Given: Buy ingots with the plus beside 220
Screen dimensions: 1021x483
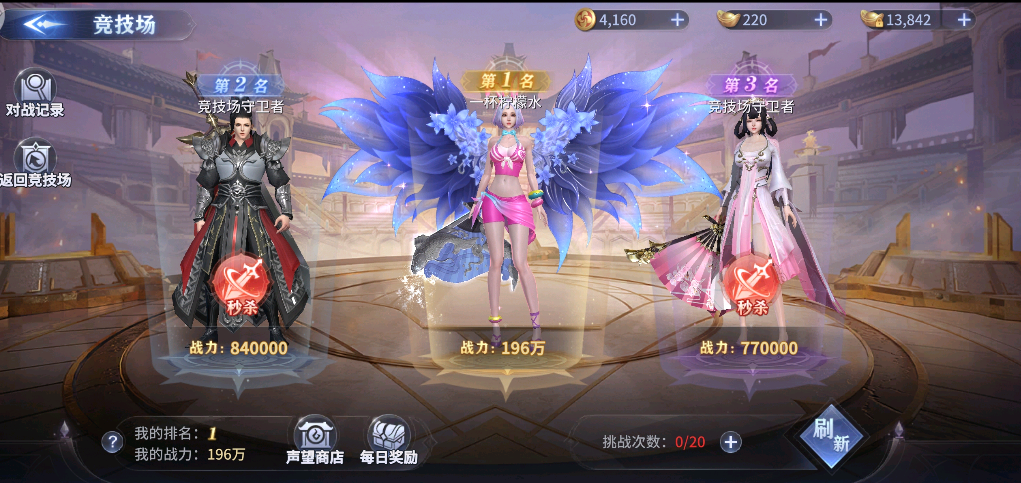Looking at the screenshot, I should point(821,19).
